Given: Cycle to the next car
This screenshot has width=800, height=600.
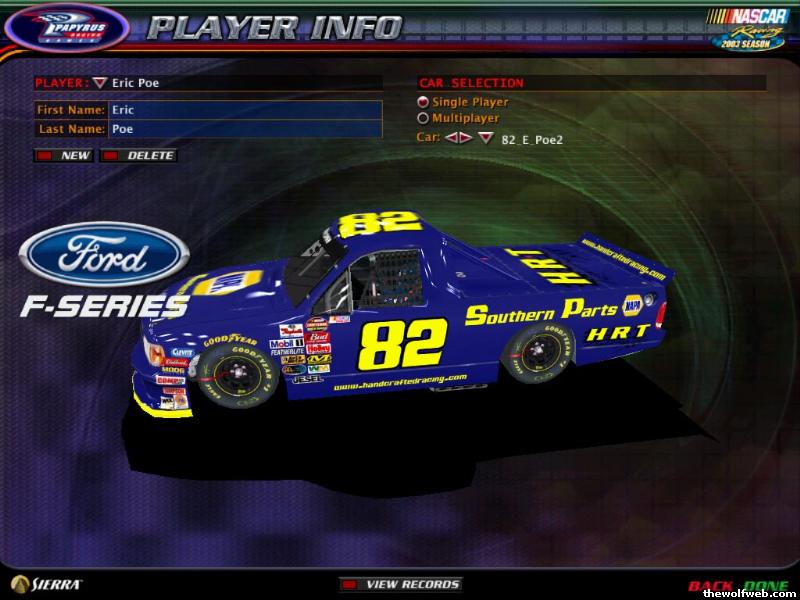Looking at the screenshot, I should (x=465, y=138).
